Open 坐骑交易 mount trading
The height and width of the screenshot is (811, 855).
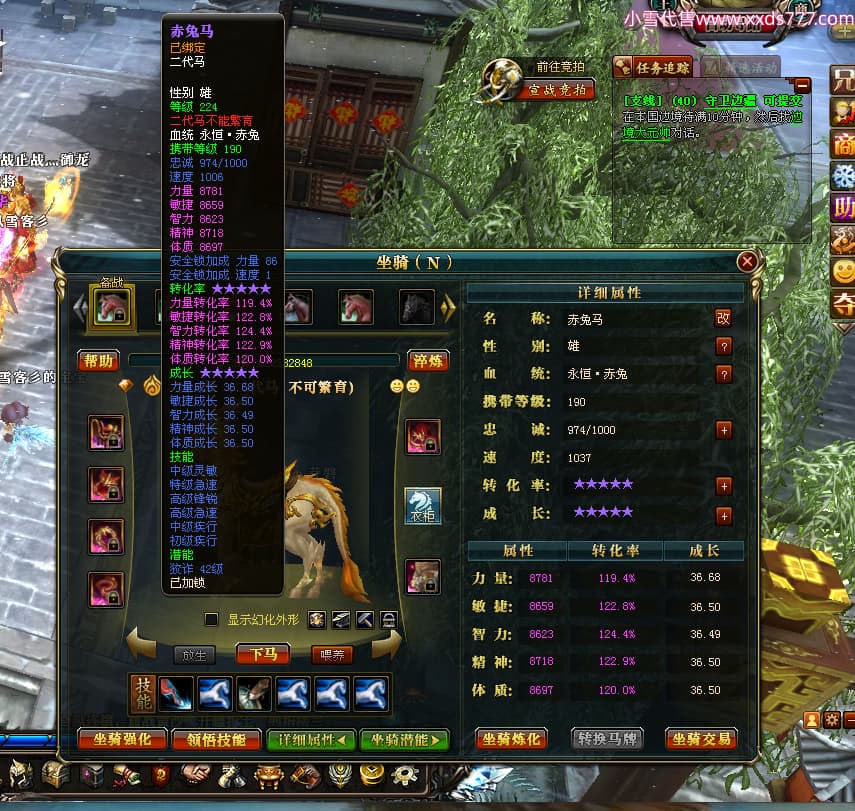703,740
